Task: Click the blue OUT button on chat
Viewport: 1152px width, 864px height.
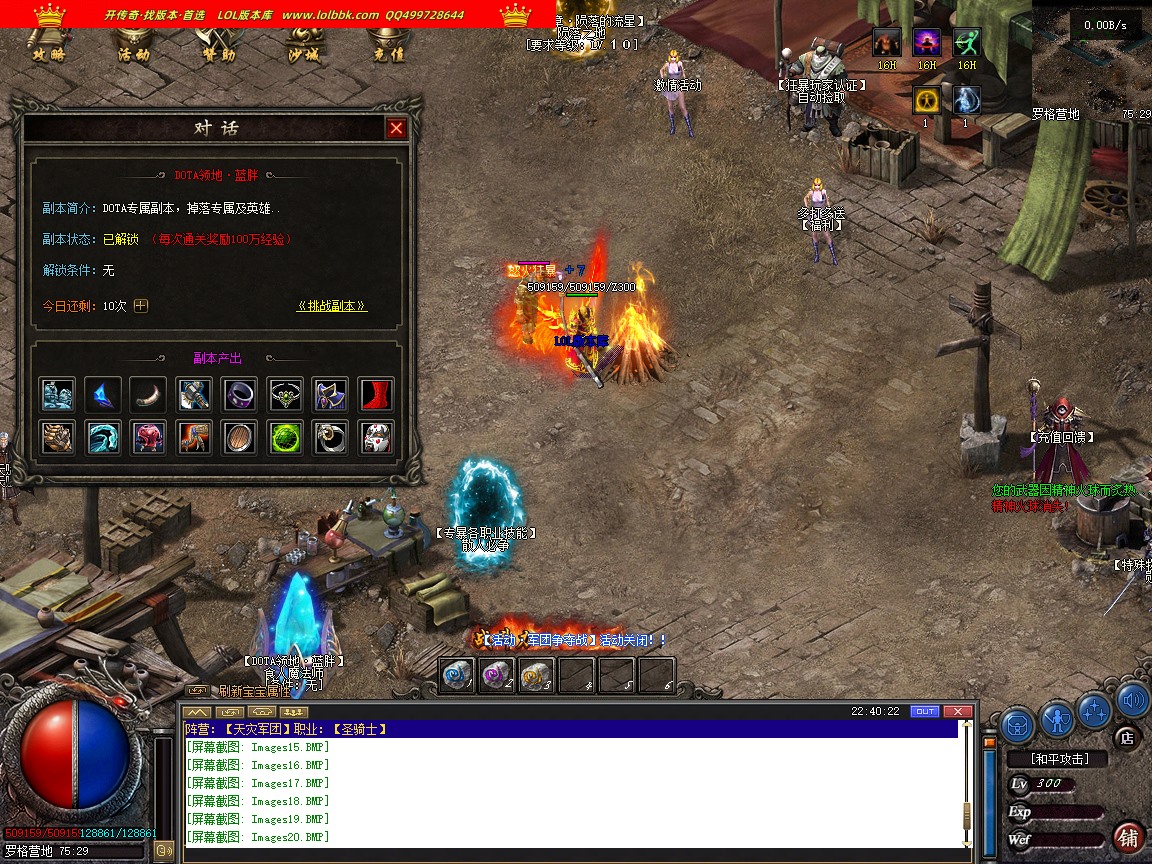Action: 925,711
